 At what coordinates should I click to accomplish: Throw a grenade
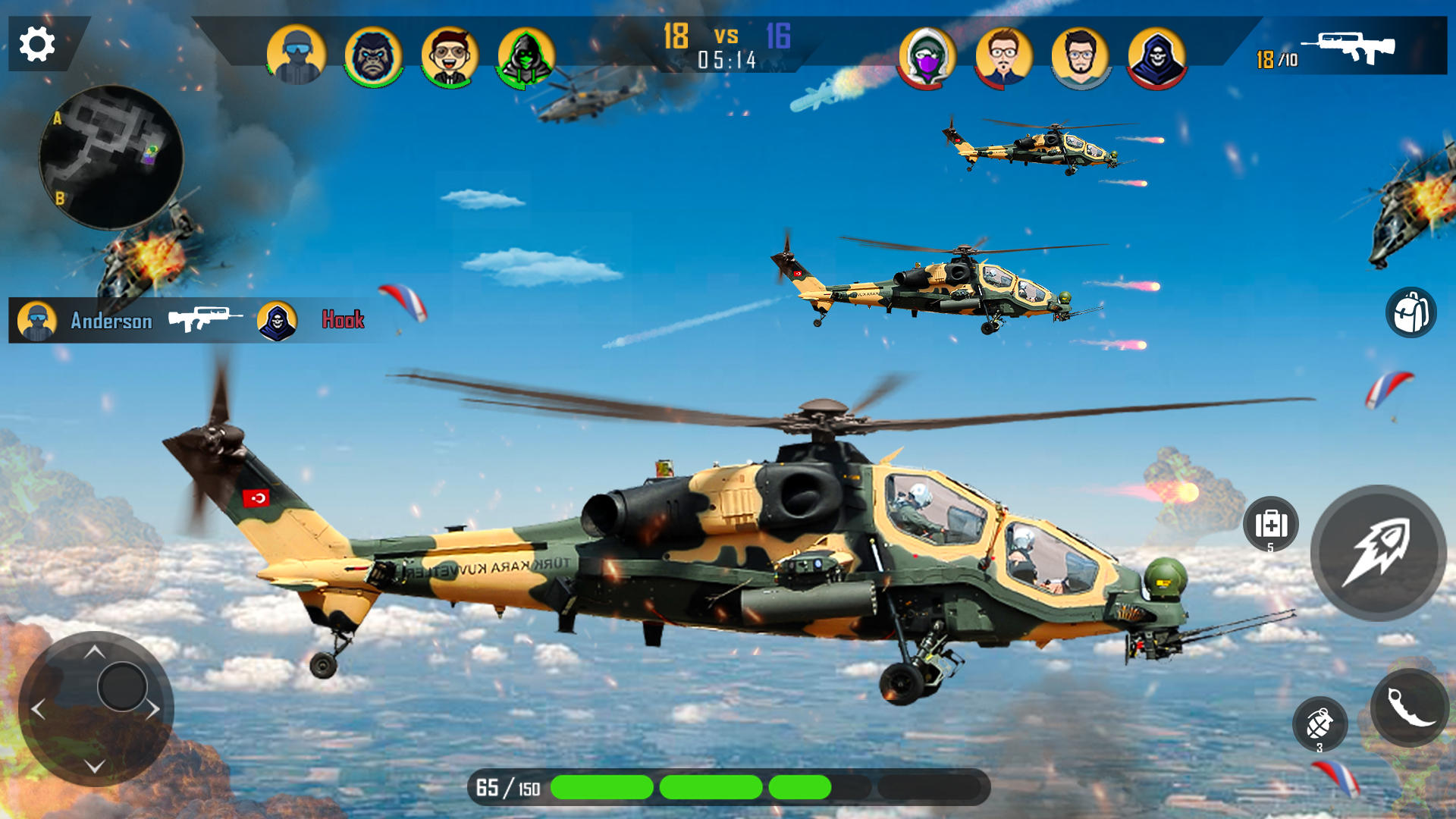click(x=1321, y=722)
